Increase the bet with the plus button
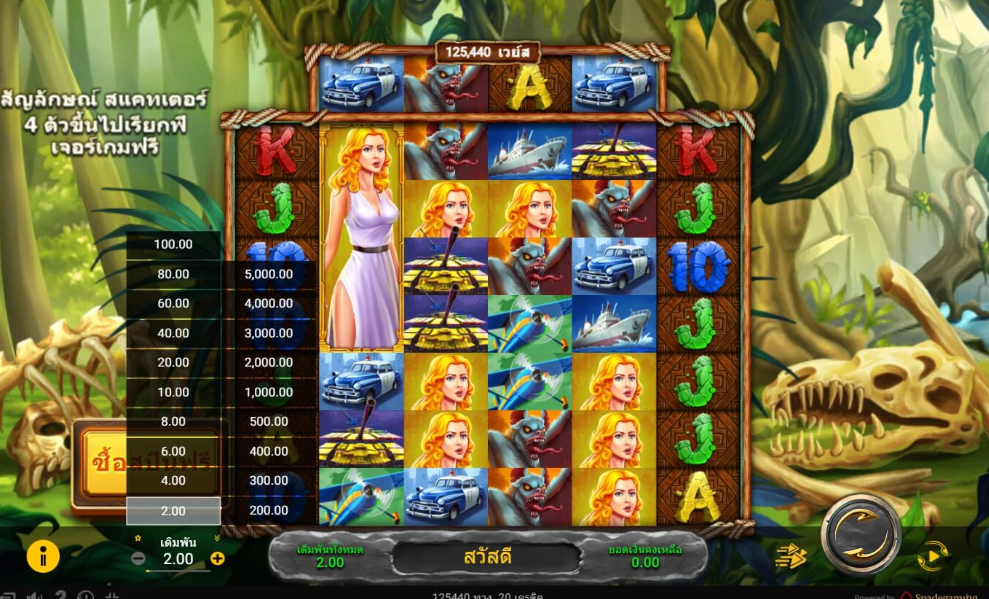 point(217,558)
